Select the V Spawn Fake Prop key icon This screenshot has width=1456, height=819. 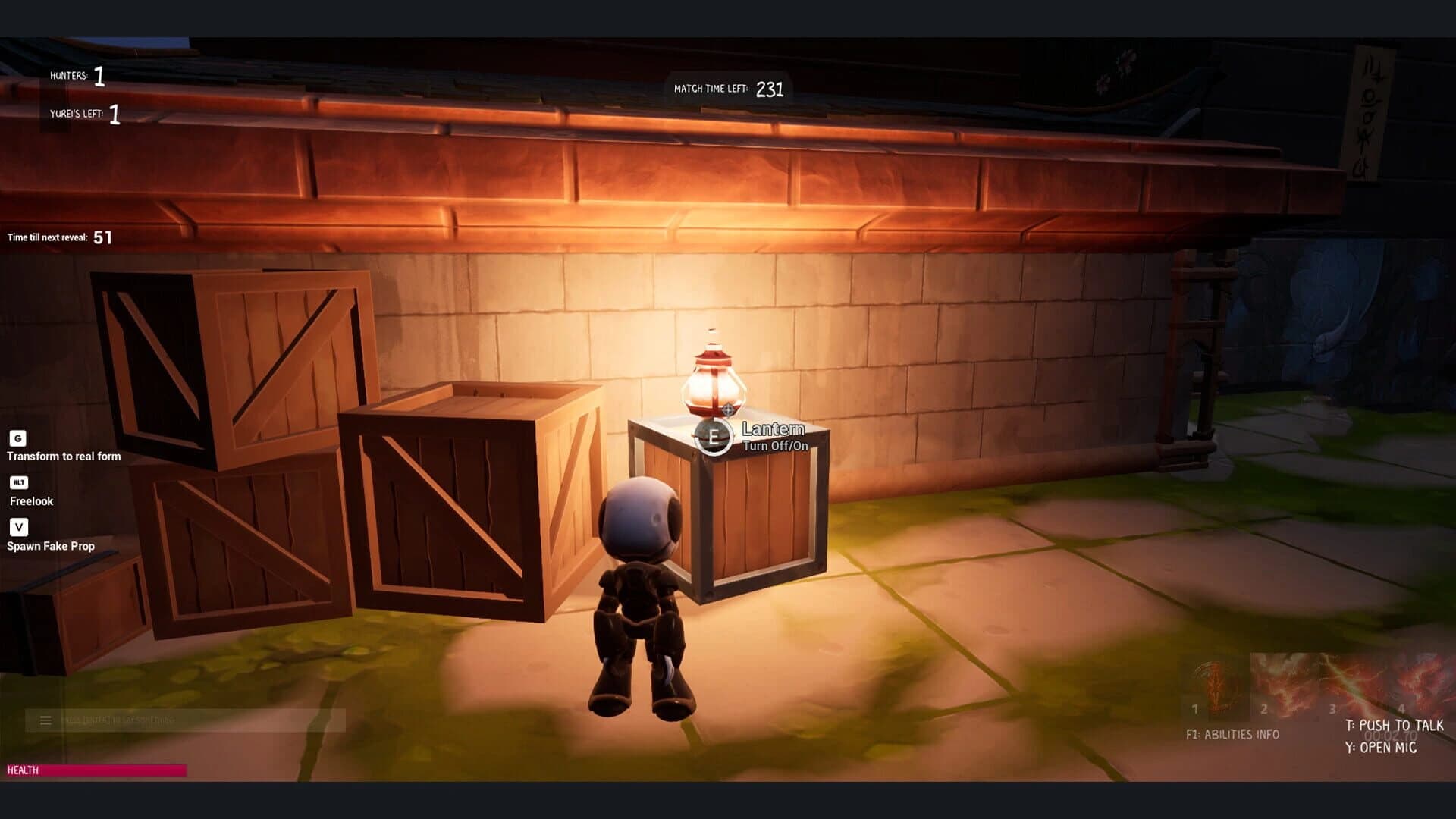pyautogui.click(x=19, y=527)
